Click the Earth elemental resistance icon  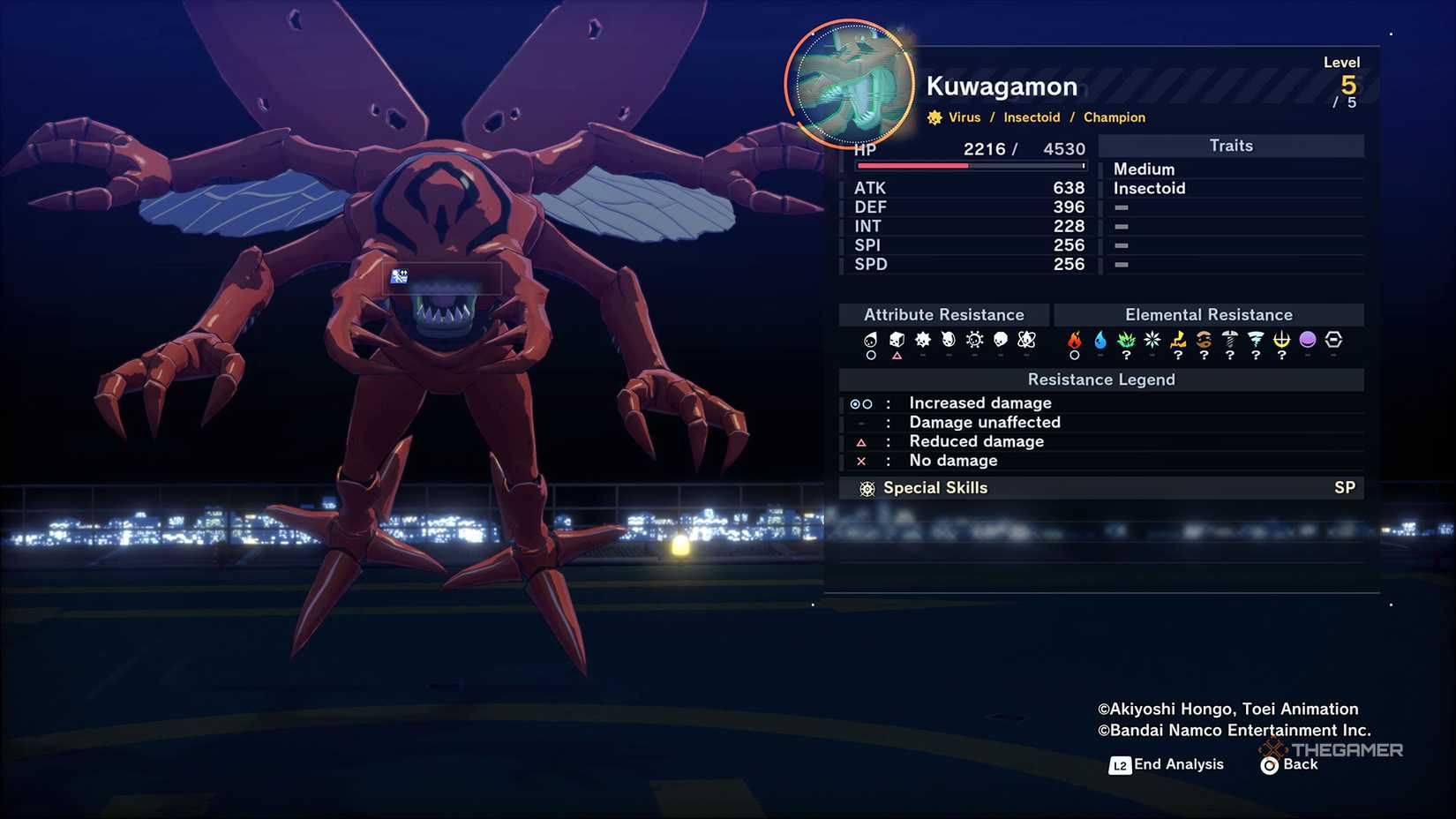coord(1203,339)
